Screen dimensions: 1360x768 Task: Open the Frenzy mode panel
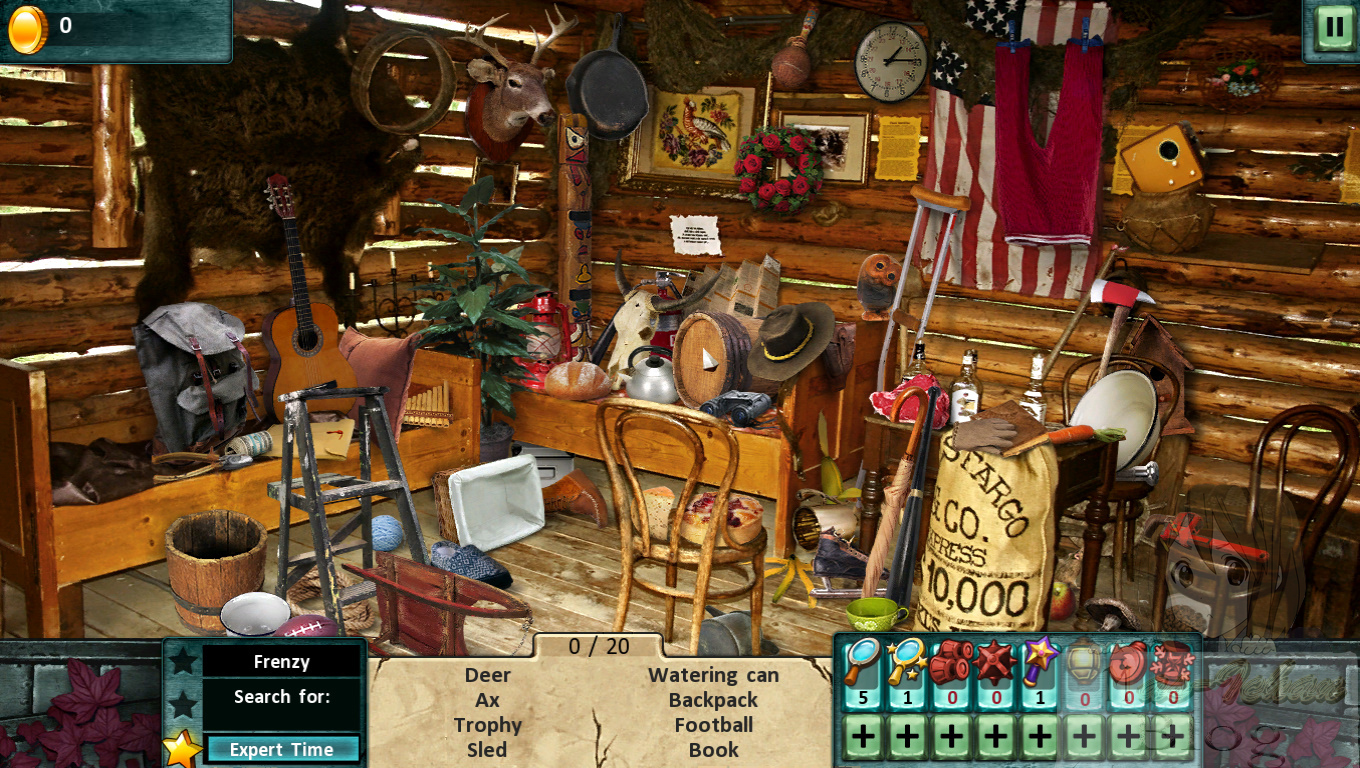point(283,661)
